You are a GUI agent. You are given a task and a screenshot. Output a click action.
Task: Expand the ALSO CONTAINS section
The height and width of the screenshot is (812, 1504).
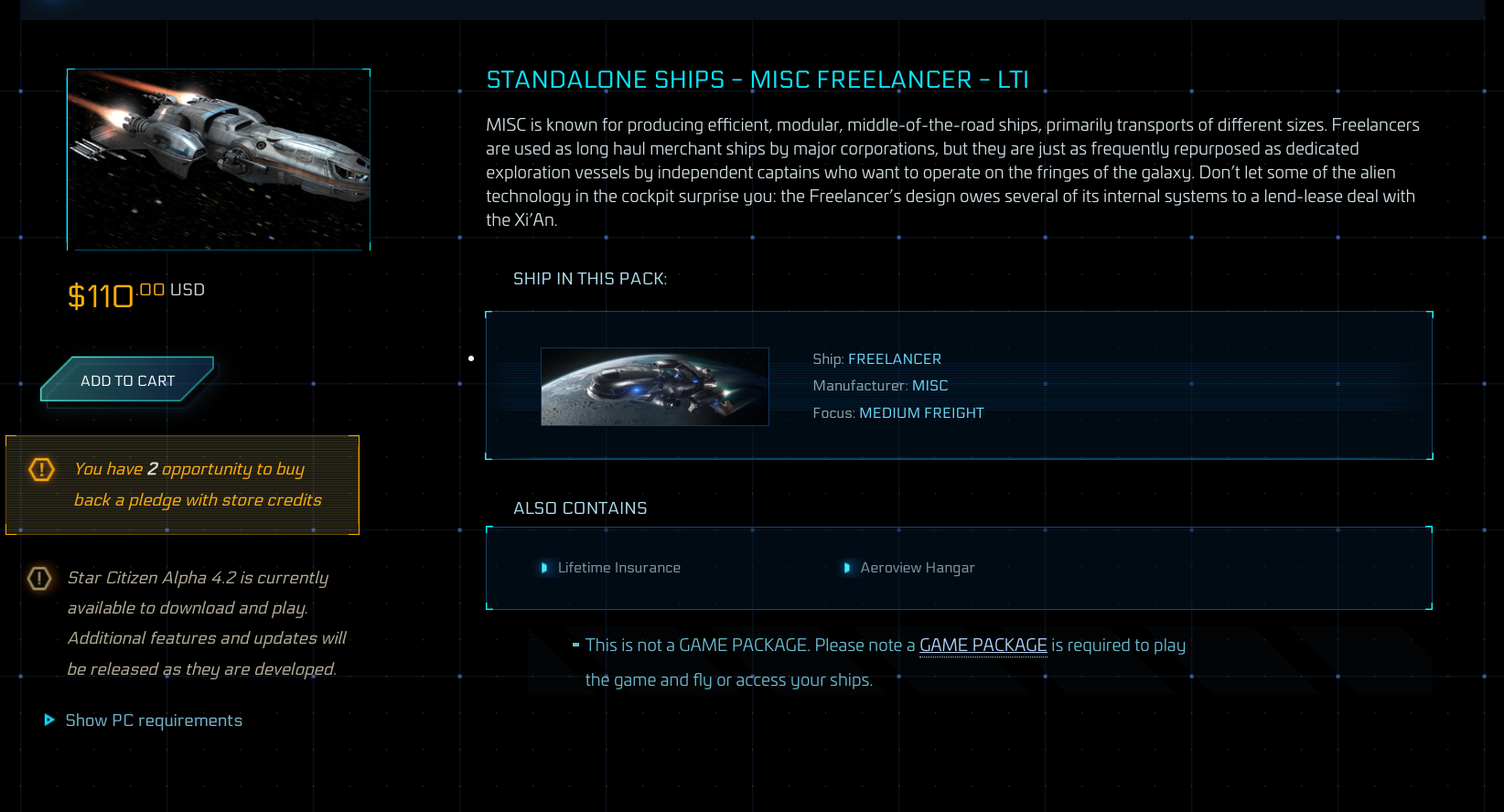coord(579,508)
